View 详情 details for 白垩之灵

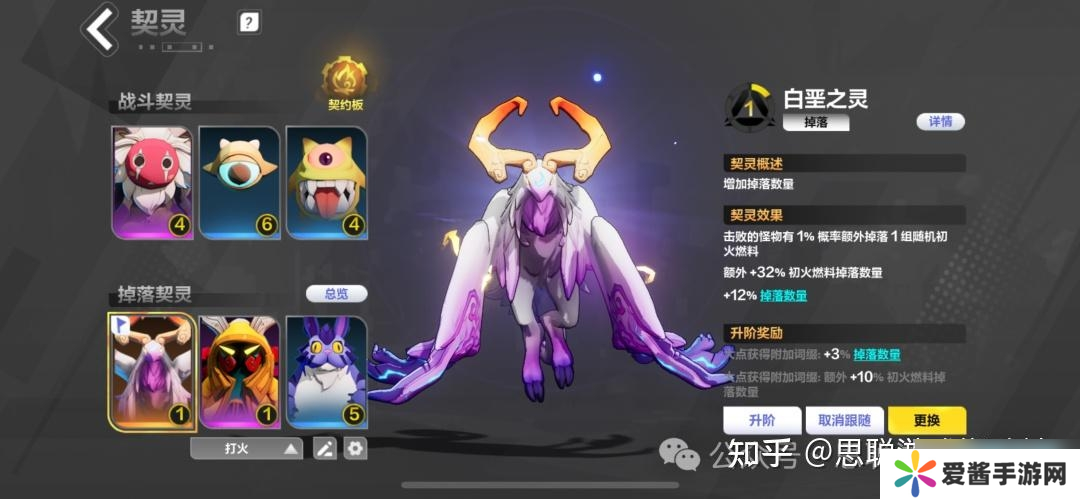pyautogui.click(x=940, y=122)
